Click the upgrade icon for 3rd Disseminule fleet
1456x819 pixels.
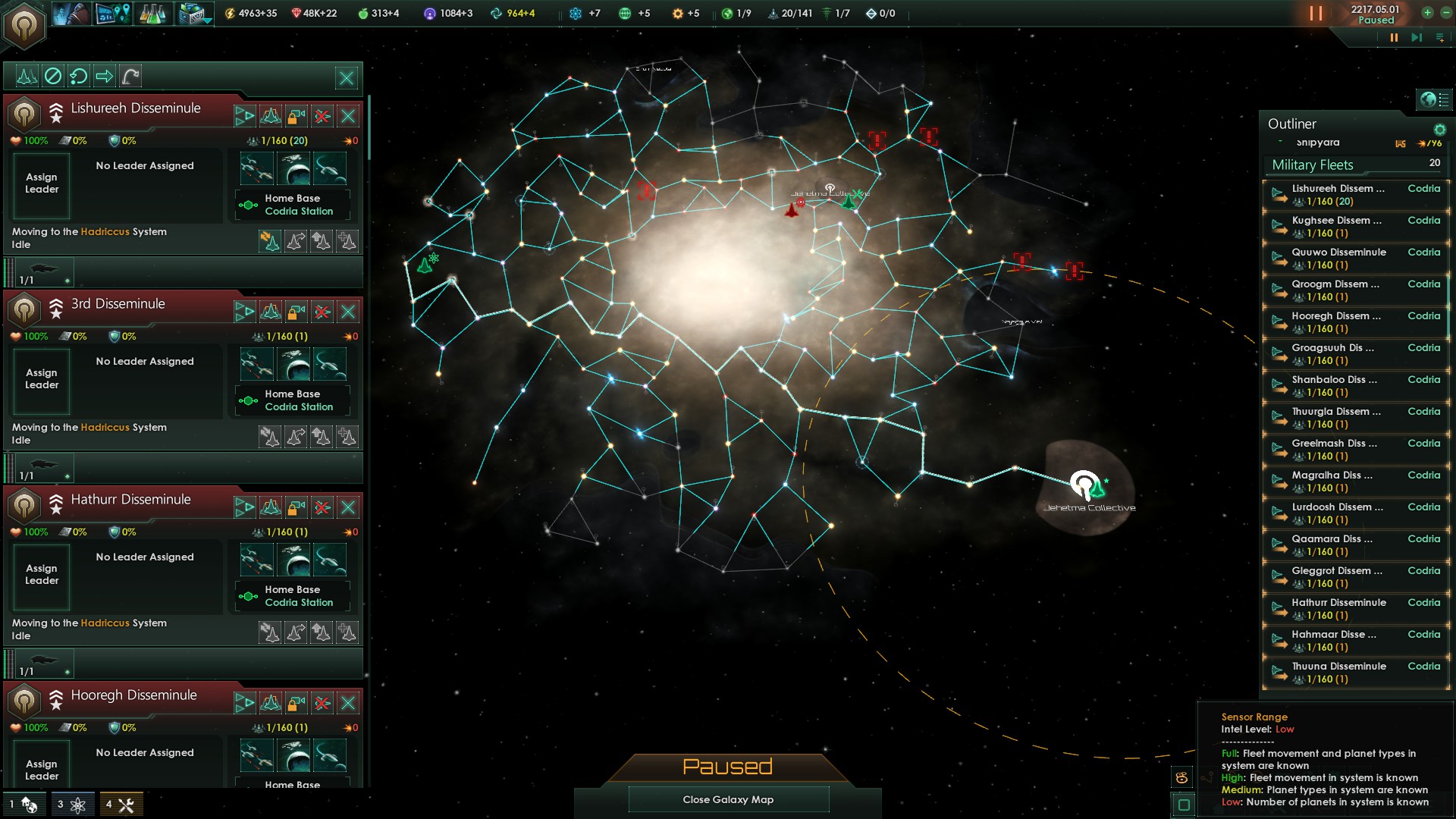(x=245, y=312)
